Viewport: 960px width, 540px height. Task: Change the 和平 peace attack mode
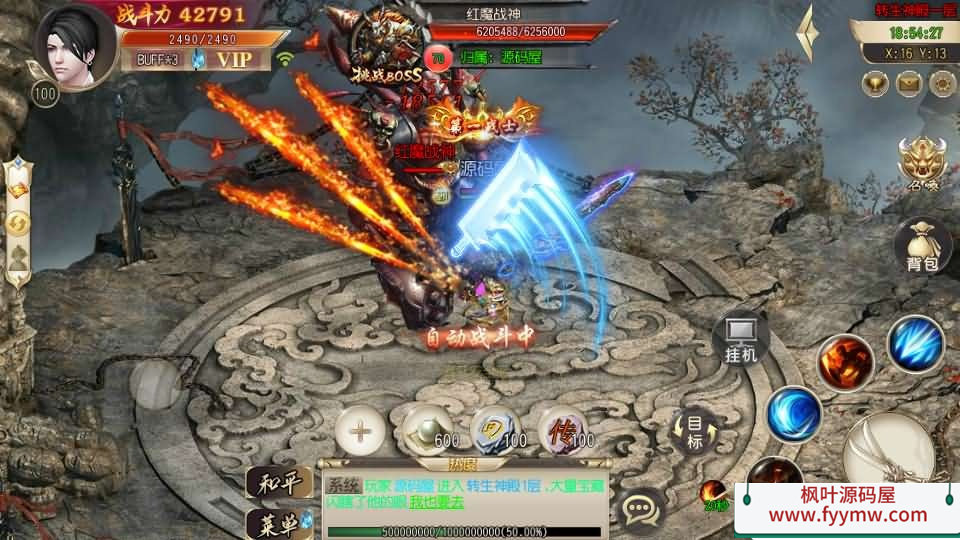[278, 483]
